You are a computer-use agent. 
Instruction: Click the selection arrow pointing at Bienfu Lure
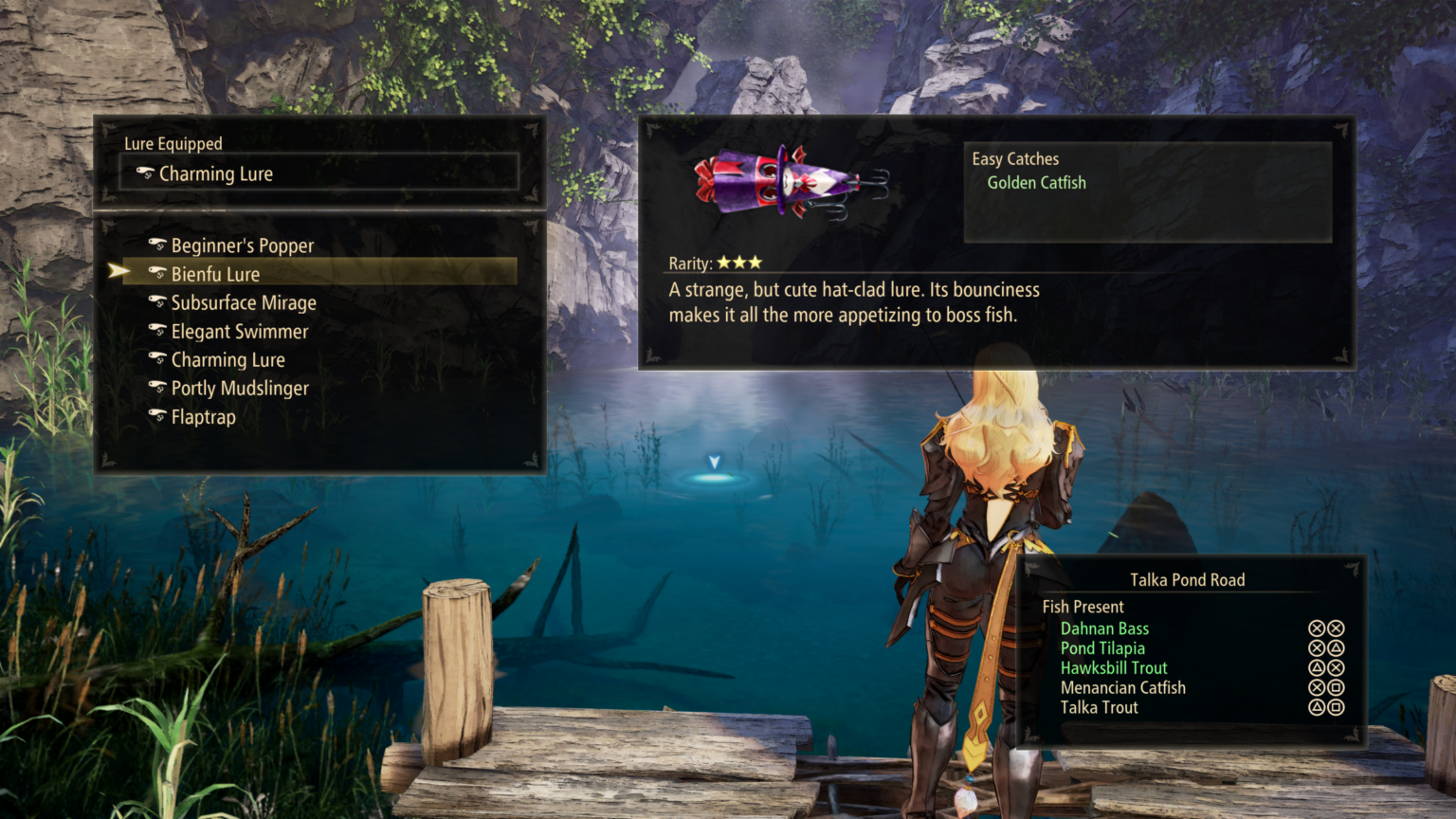tap(116, 272)
